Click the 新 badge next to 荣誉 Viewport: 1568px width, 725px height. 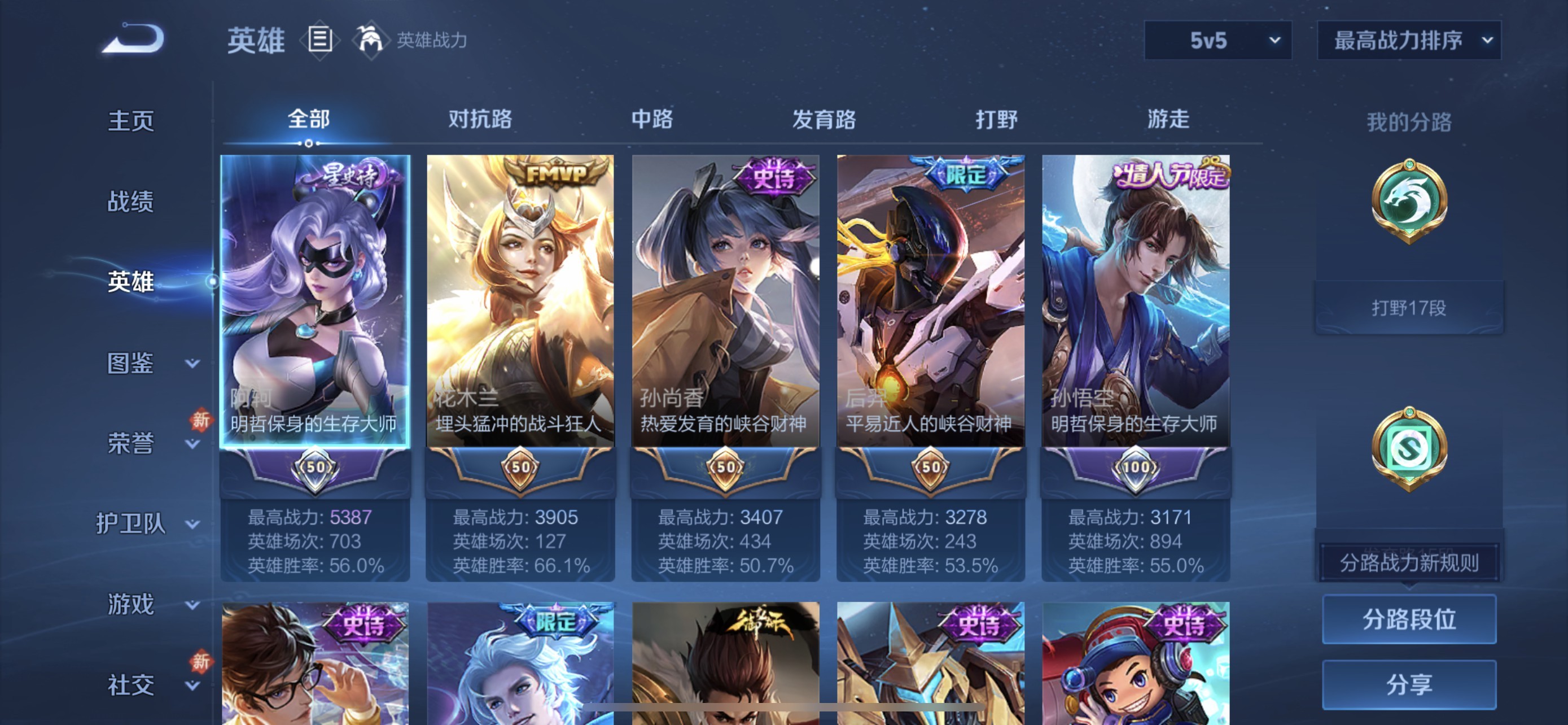(201, 420)
